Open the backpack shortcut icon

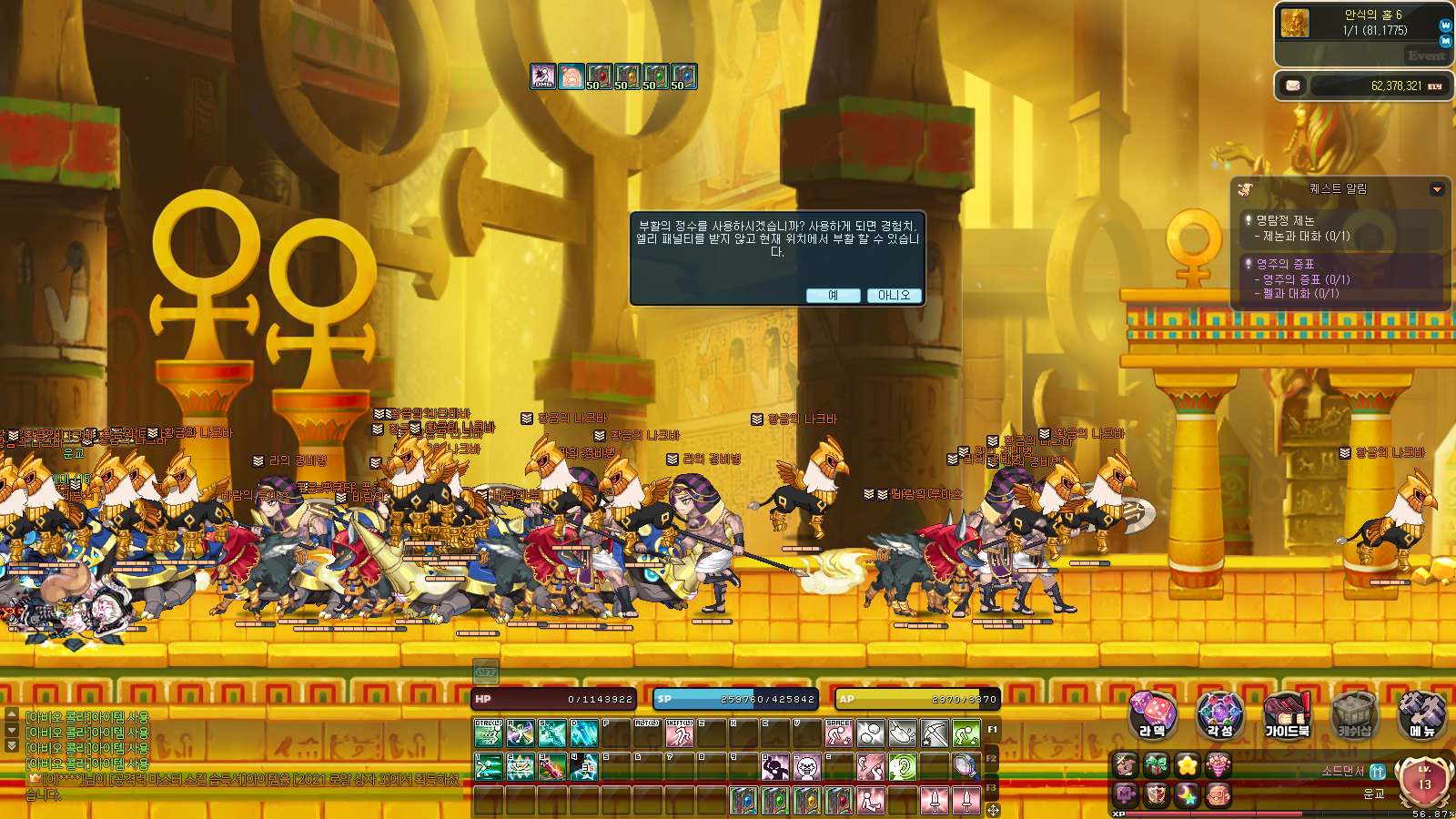click(x=1218, y=795)
